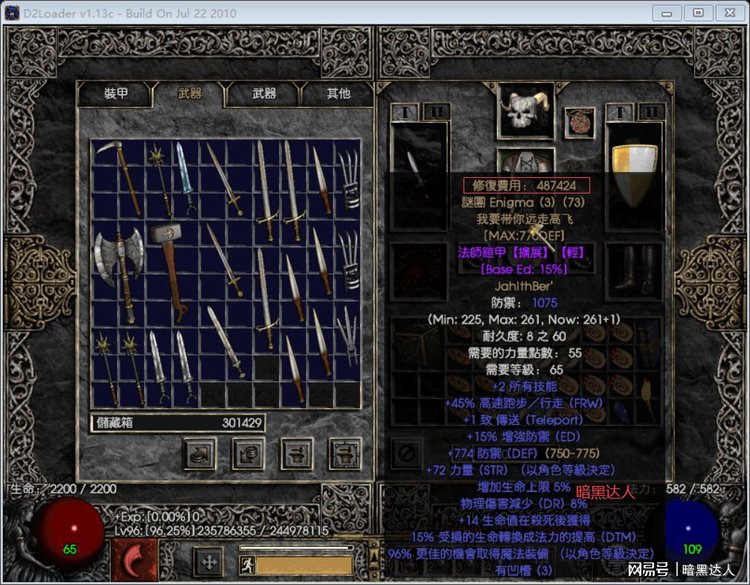Open the 其他 miscellaneous tab
Screen dimensions: 750x585
click(338, 93)
